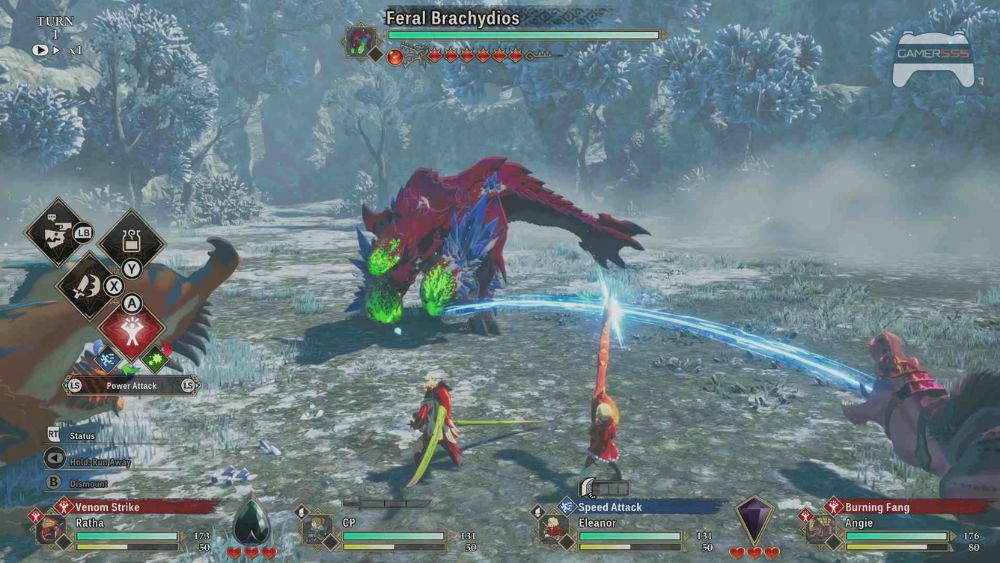Select Eleanor's party portrait
The image size is (1000, 563).
coord(553,529)
